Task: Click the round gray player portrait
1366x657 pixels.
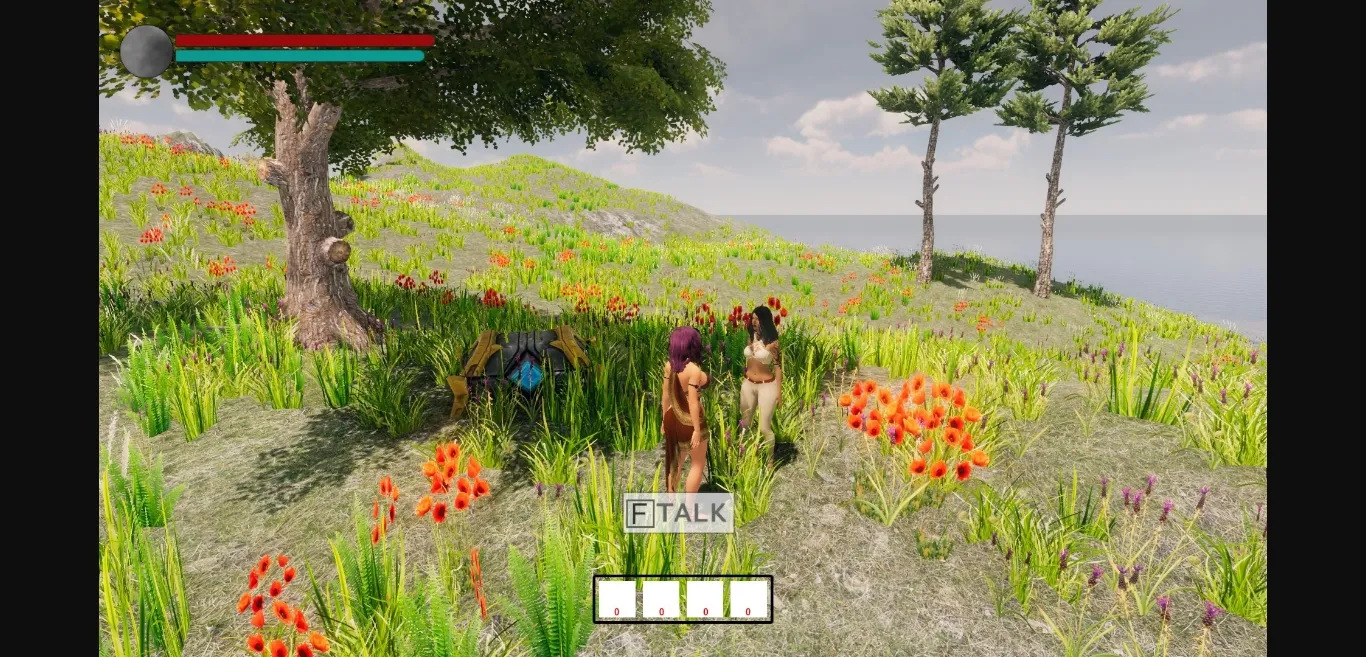Action: [146, 51]
